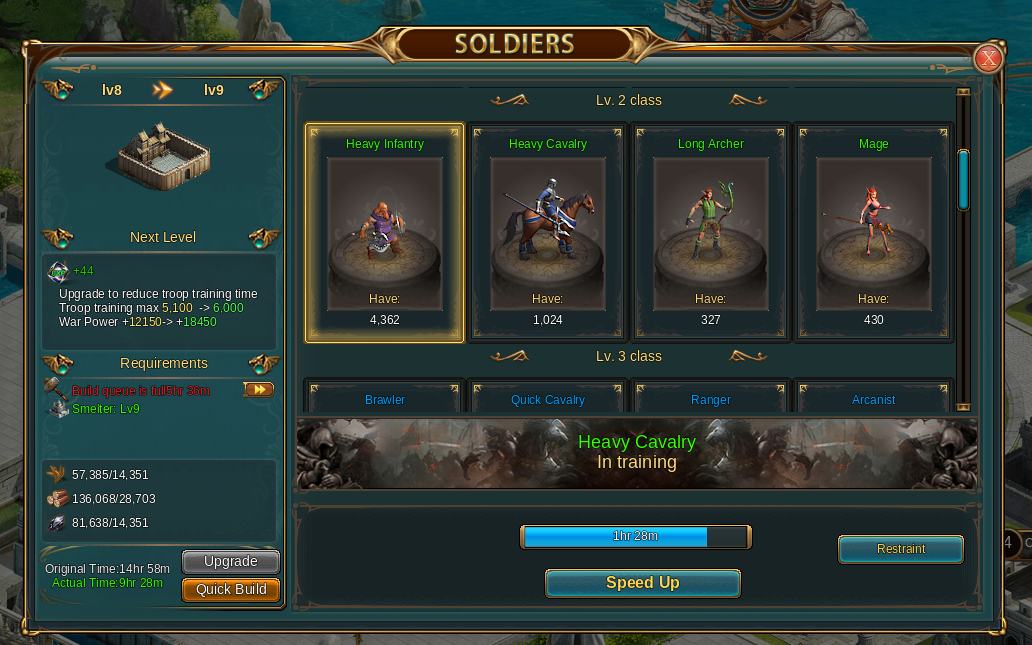Click the unit list scrollbar thumb
The height and width of the screenshot is (645, 1032).
(963, 180)
